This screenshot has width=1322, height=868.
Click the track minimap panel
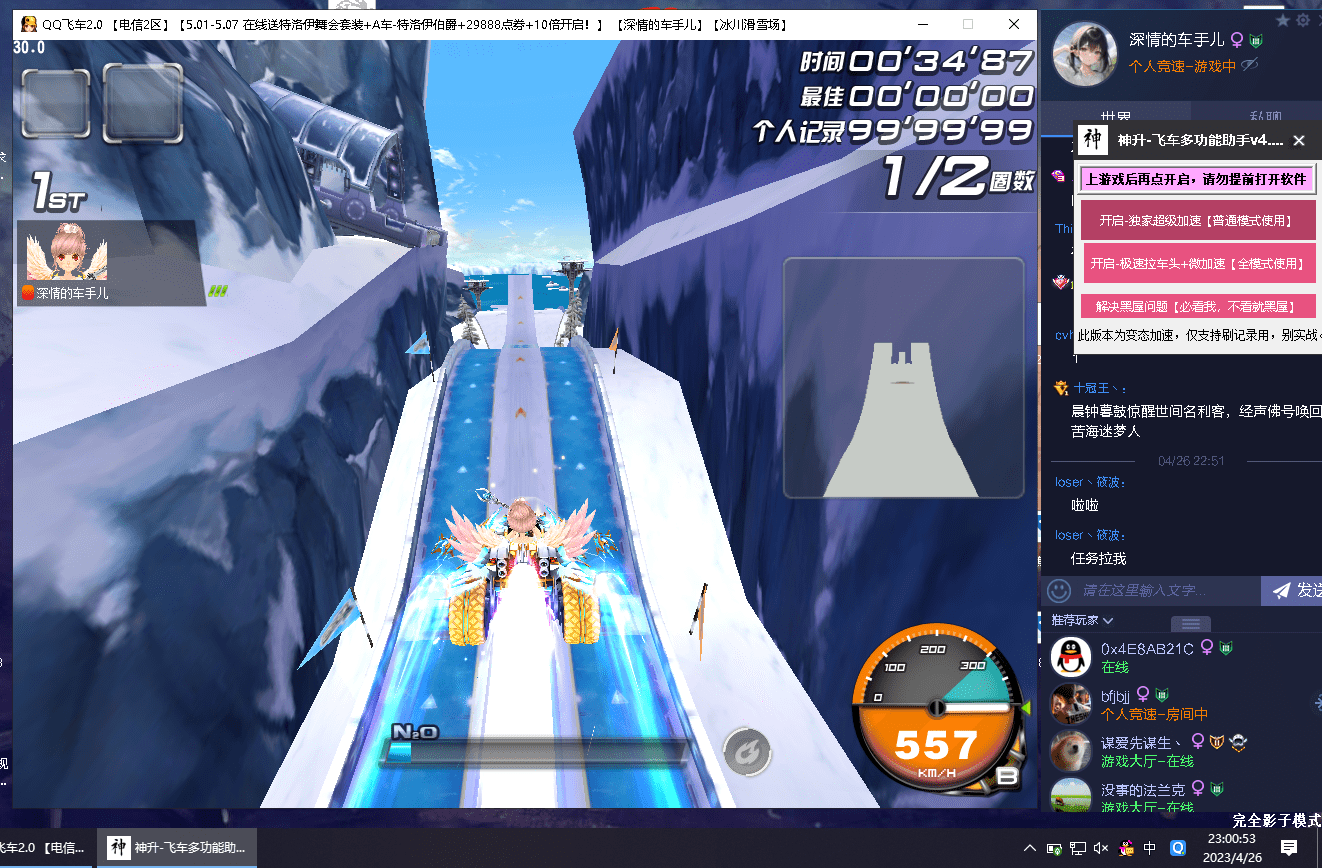click(903, 378)
